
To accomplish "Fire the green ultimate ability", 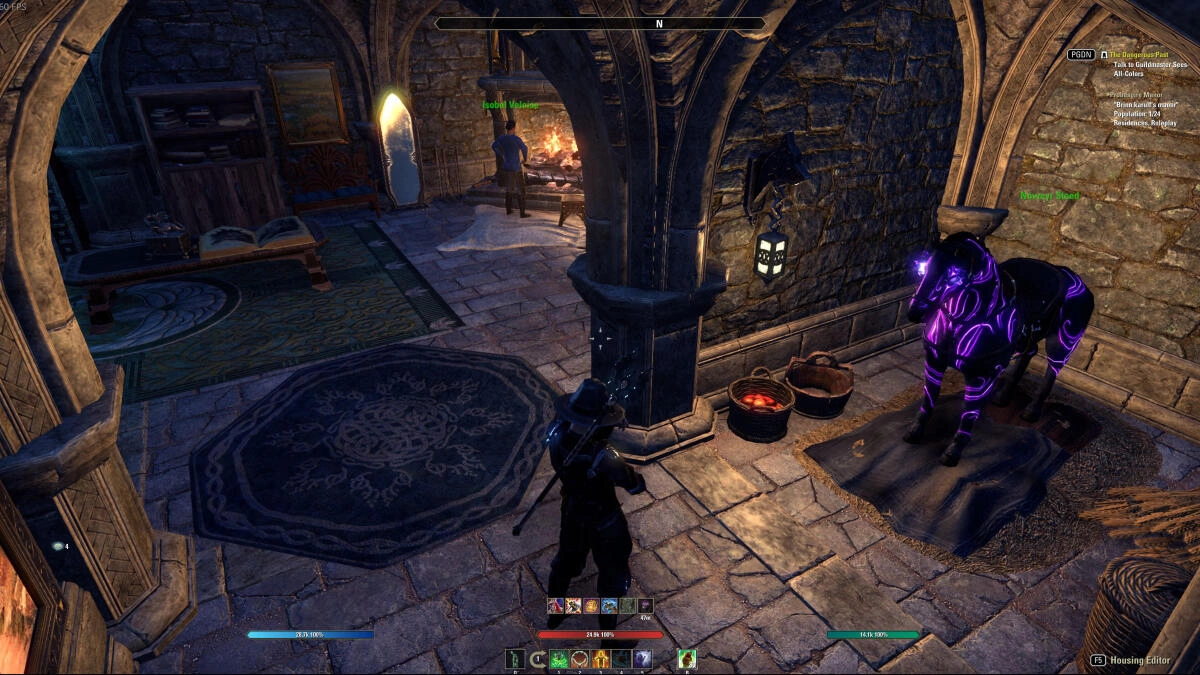I will [x=687, y=659].
